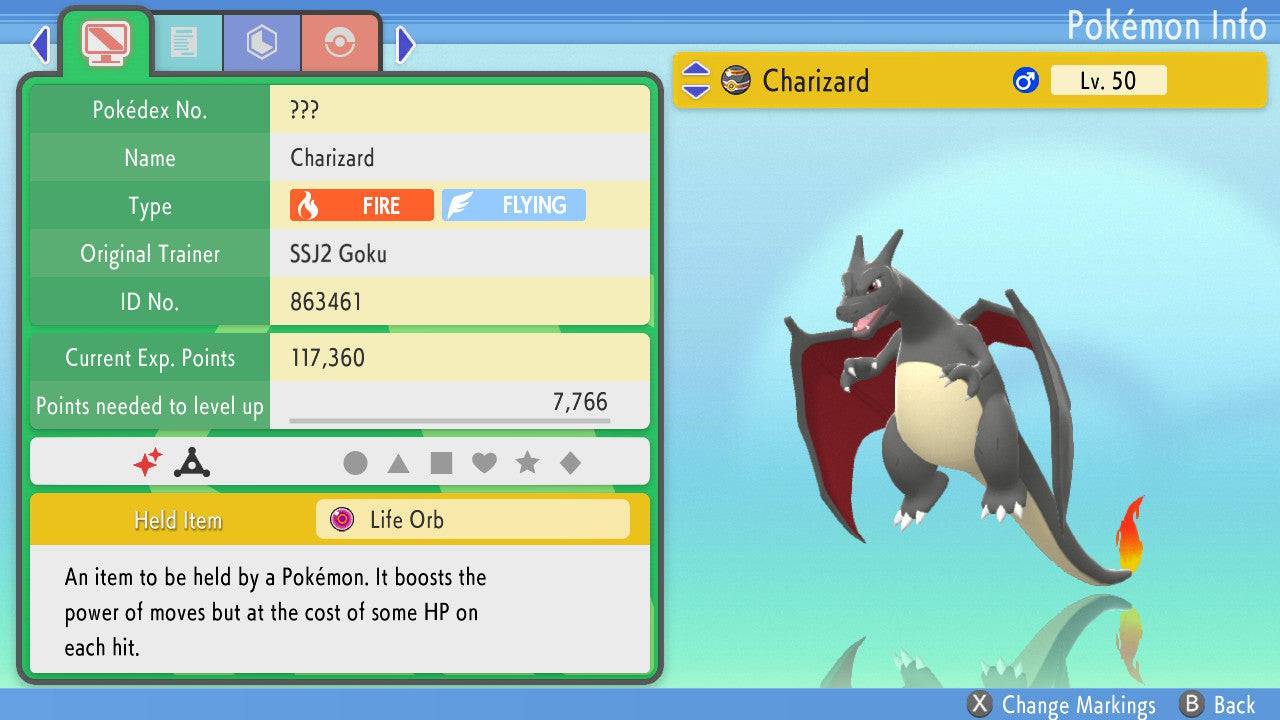Toggle the diamond marking
The width and height of the screenshot is (1280, 720).
point(570,463)
